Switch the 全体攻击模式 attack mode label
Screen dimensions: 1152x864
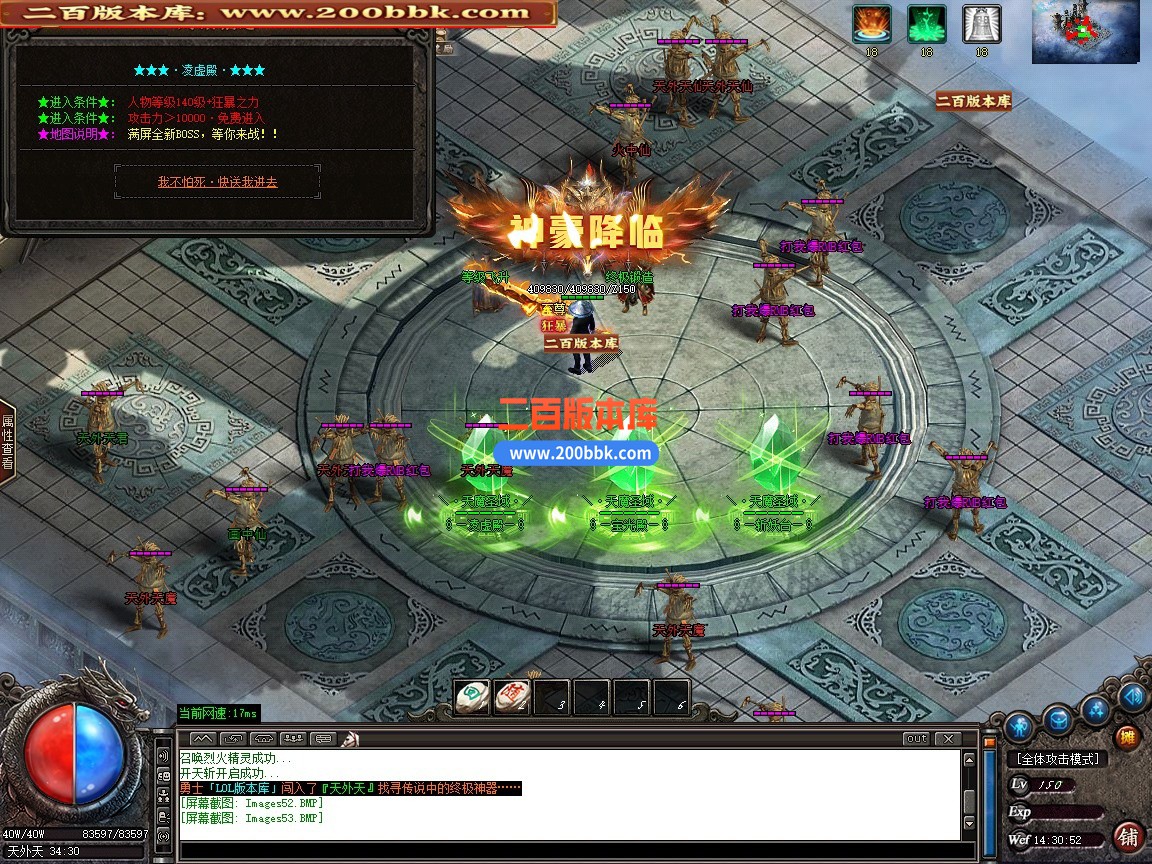tap(1057, 760)
